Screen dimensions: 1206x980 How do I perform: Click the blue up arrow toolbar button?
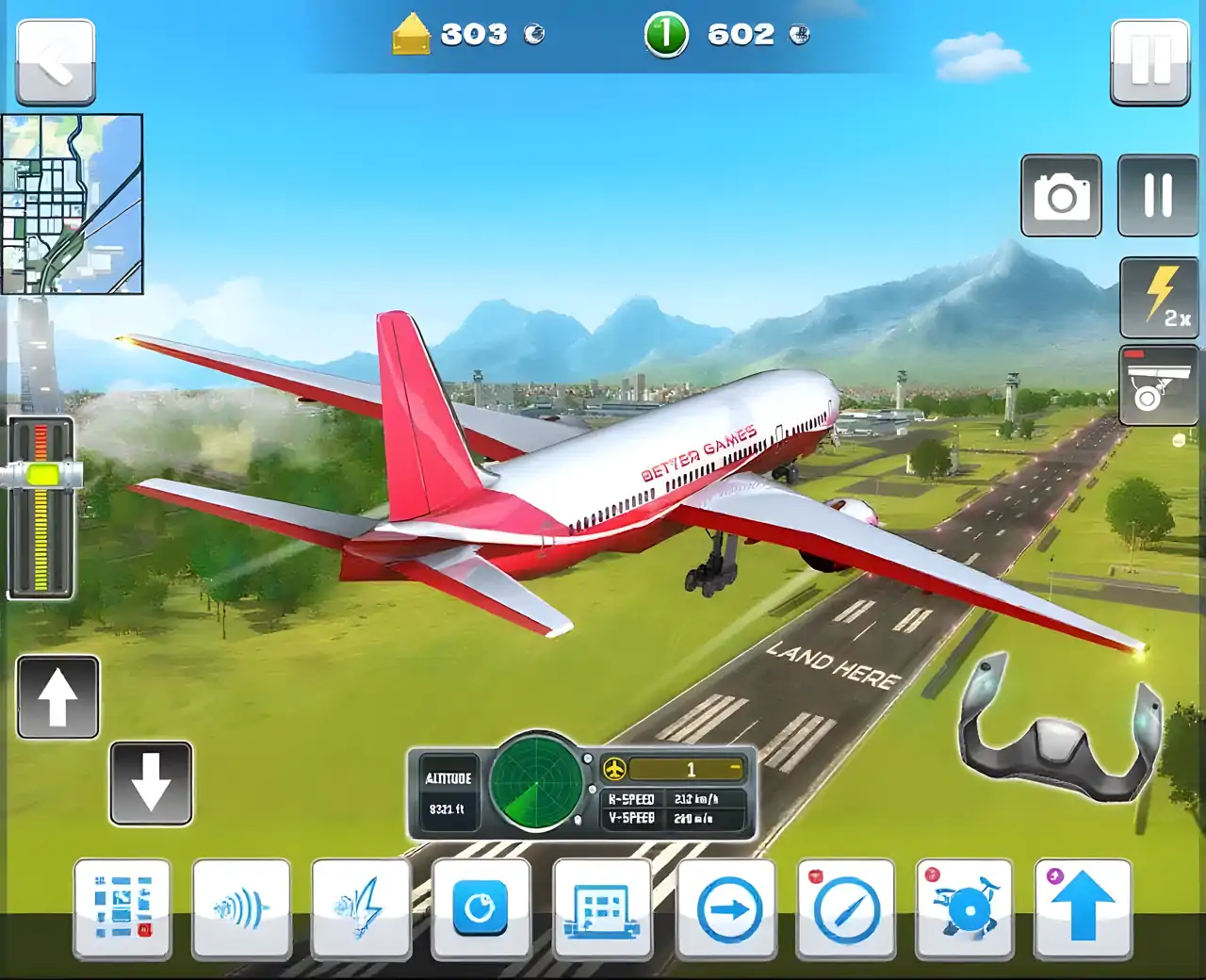[1083, 907]
